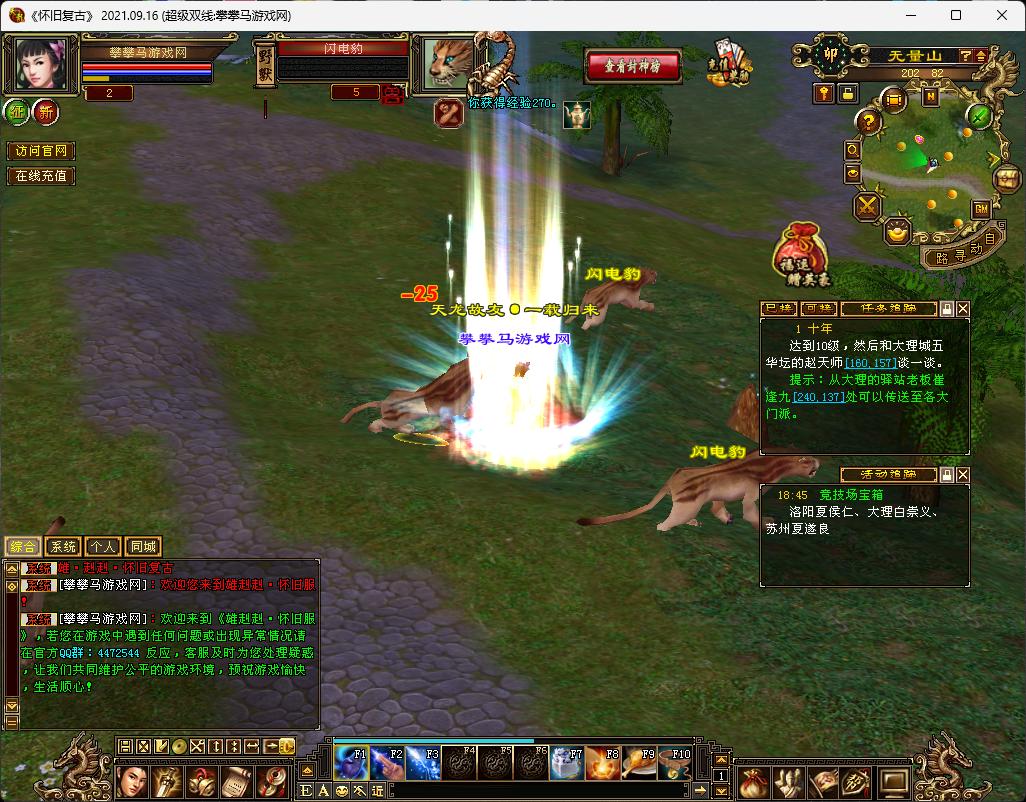Switch to the 个人 chat tab
The width and height of the screenshot is (1026, 802).
(x=102, y=546)
